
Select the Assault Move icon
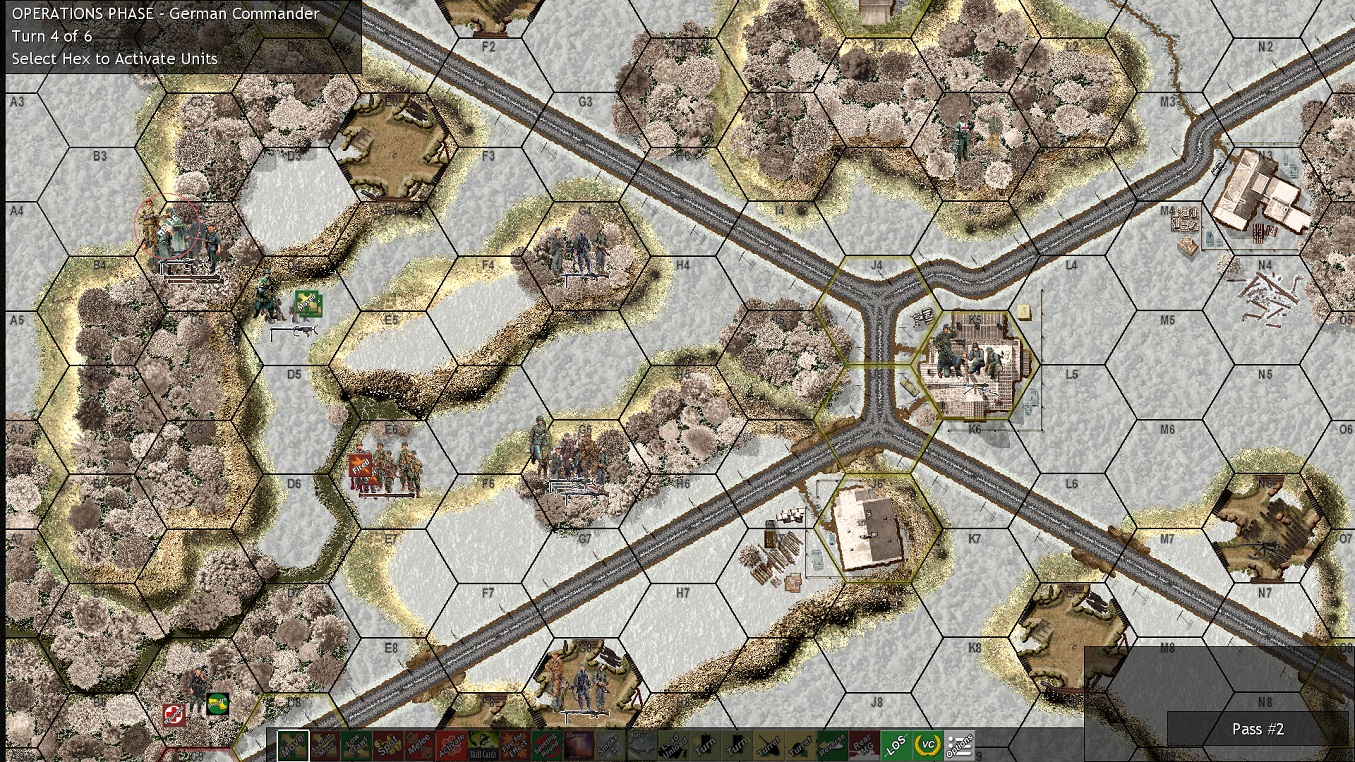click(x=326, y=744)
